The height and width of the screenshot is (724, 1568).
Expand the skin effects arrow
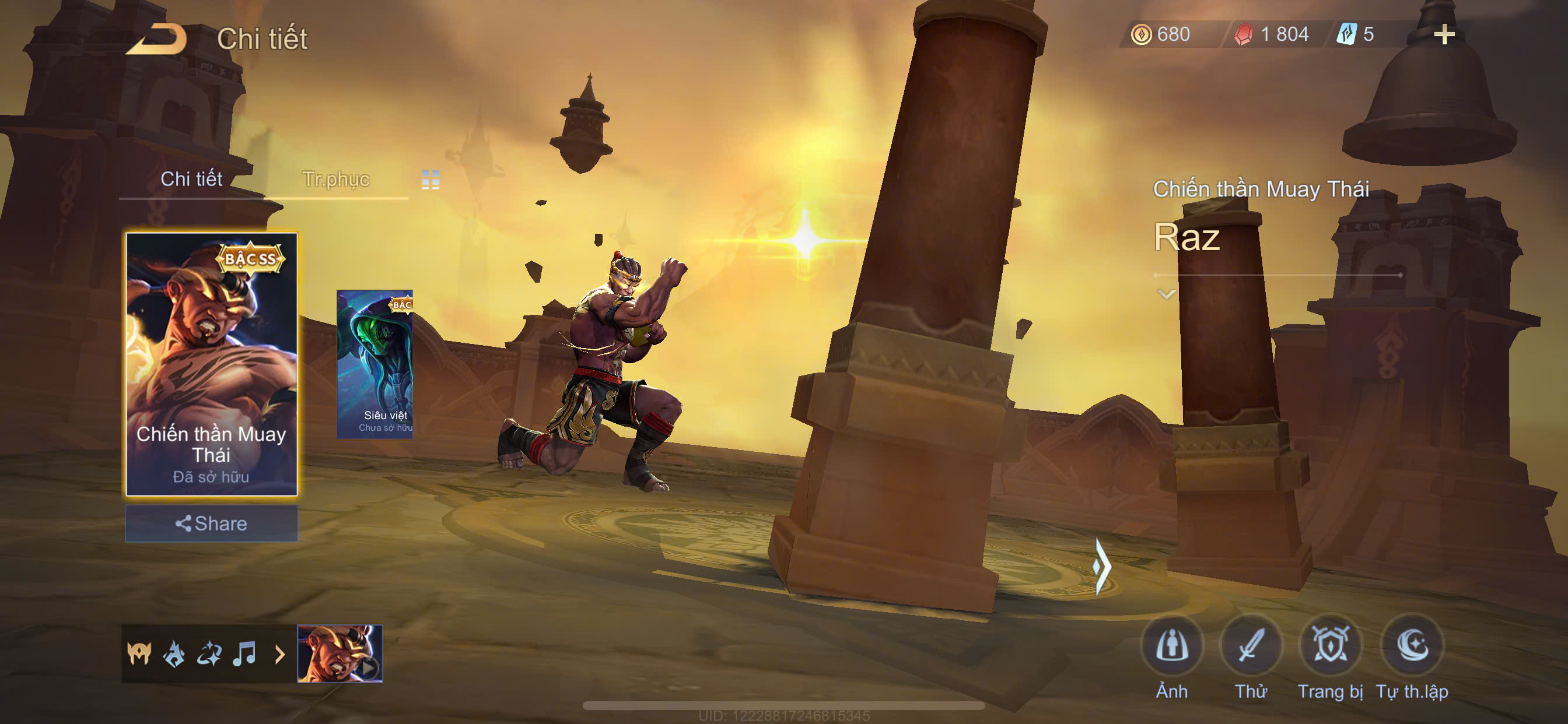coord(280,655)
